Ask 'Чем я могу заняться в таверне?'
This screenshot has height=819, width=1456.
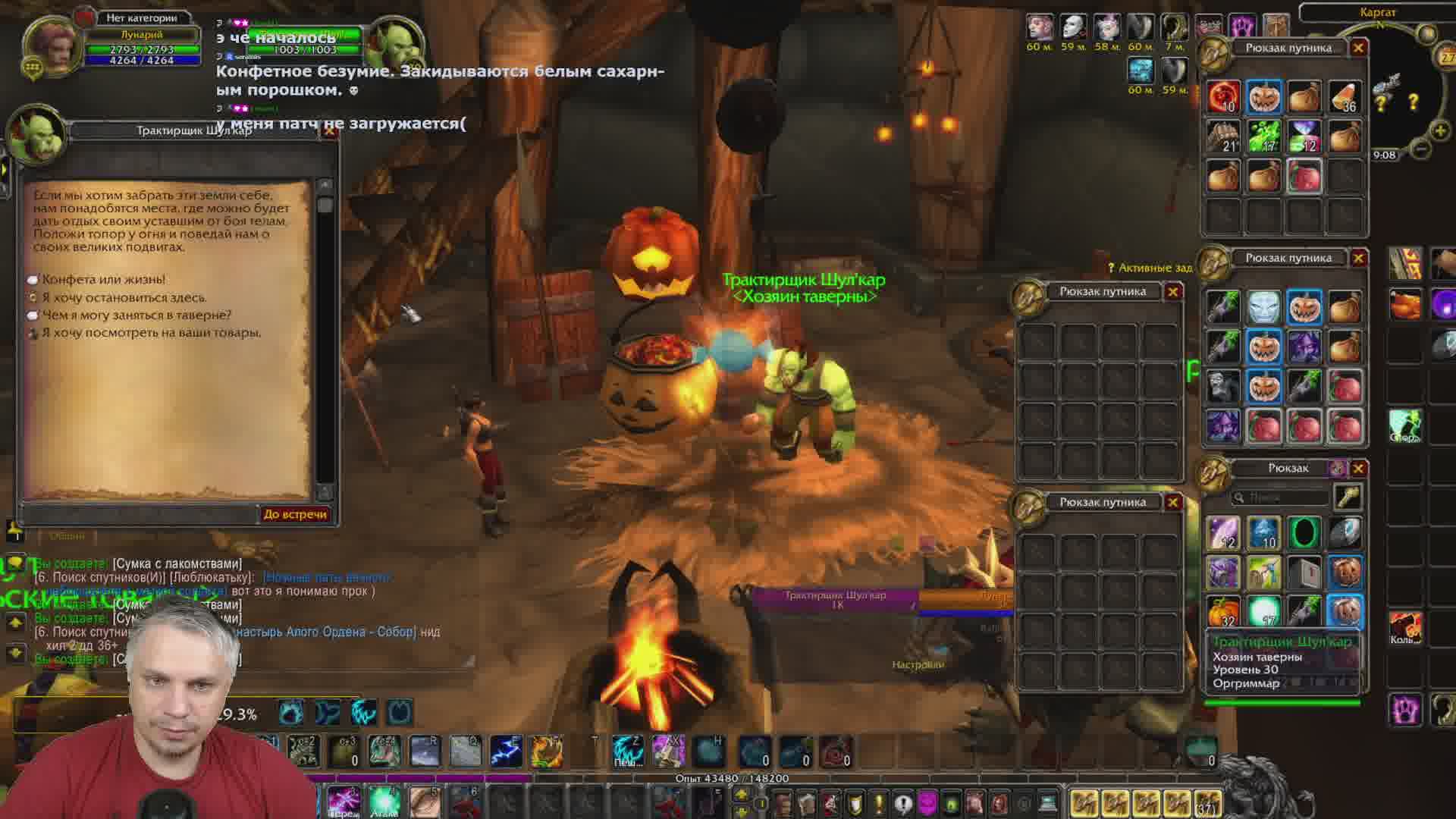(x=136, y=315)
